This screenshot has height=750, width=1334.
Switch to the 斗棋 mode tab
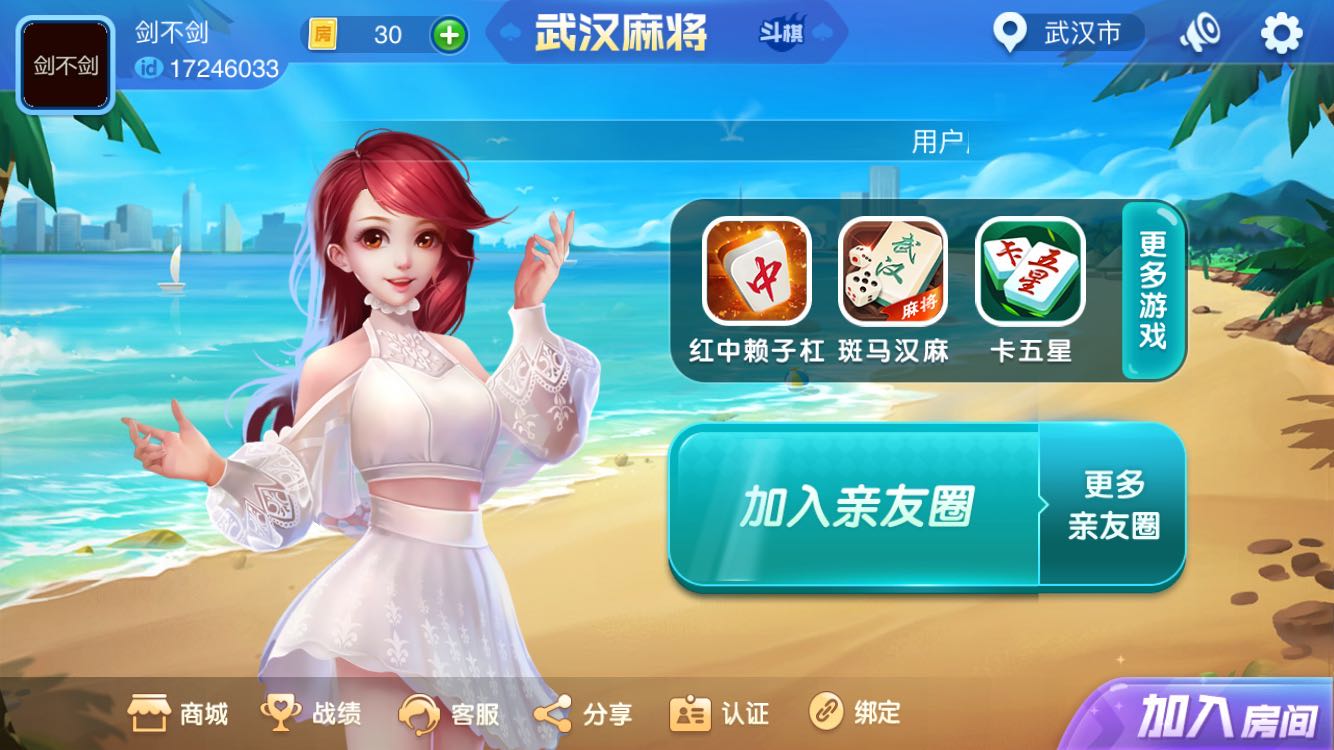787,33
